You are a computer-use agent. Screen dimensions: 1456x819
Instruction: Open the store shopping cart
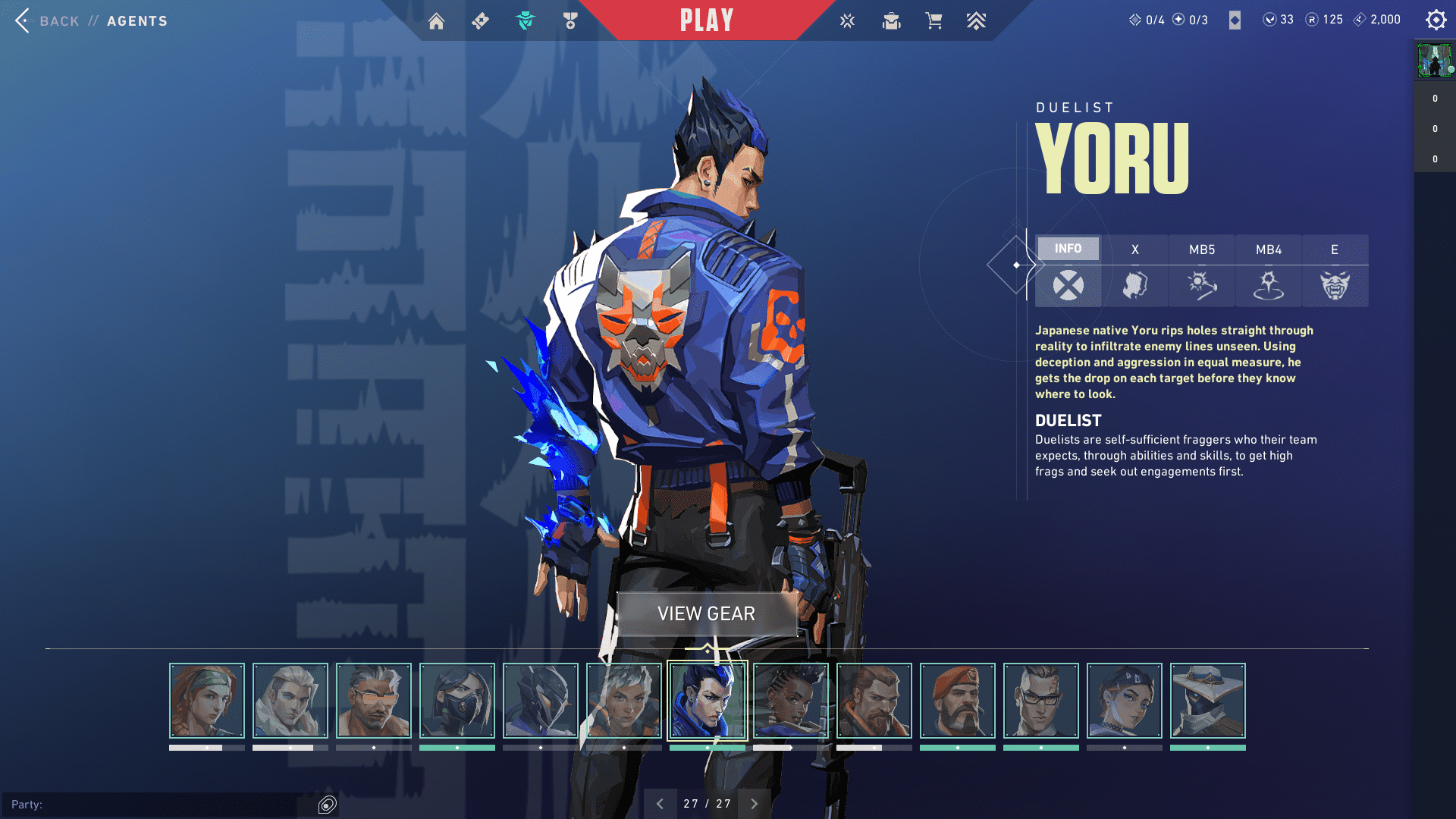click(x=934, y=21)
